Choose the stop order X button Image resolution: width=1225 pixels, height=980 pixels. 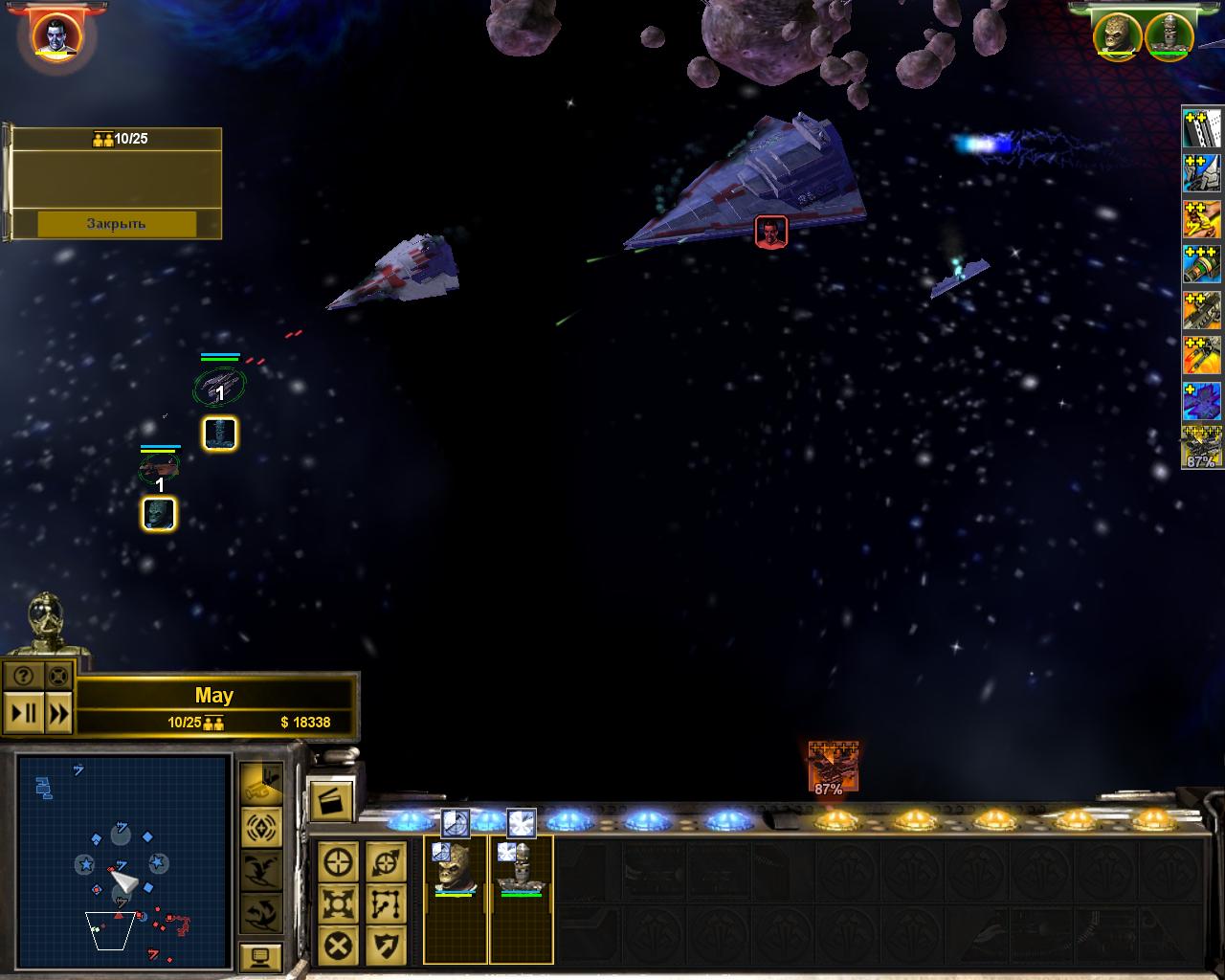[339, 946]
